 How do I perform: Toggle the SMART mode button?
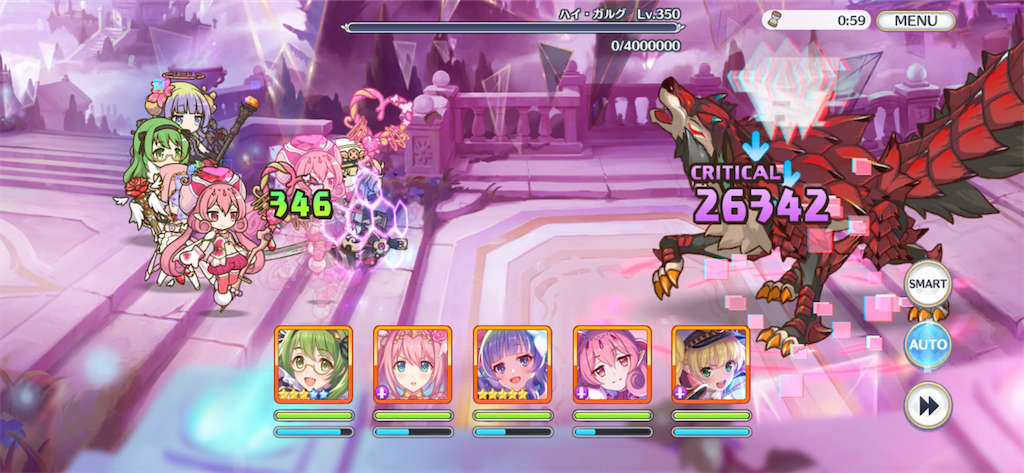click(x=927, y=285)
